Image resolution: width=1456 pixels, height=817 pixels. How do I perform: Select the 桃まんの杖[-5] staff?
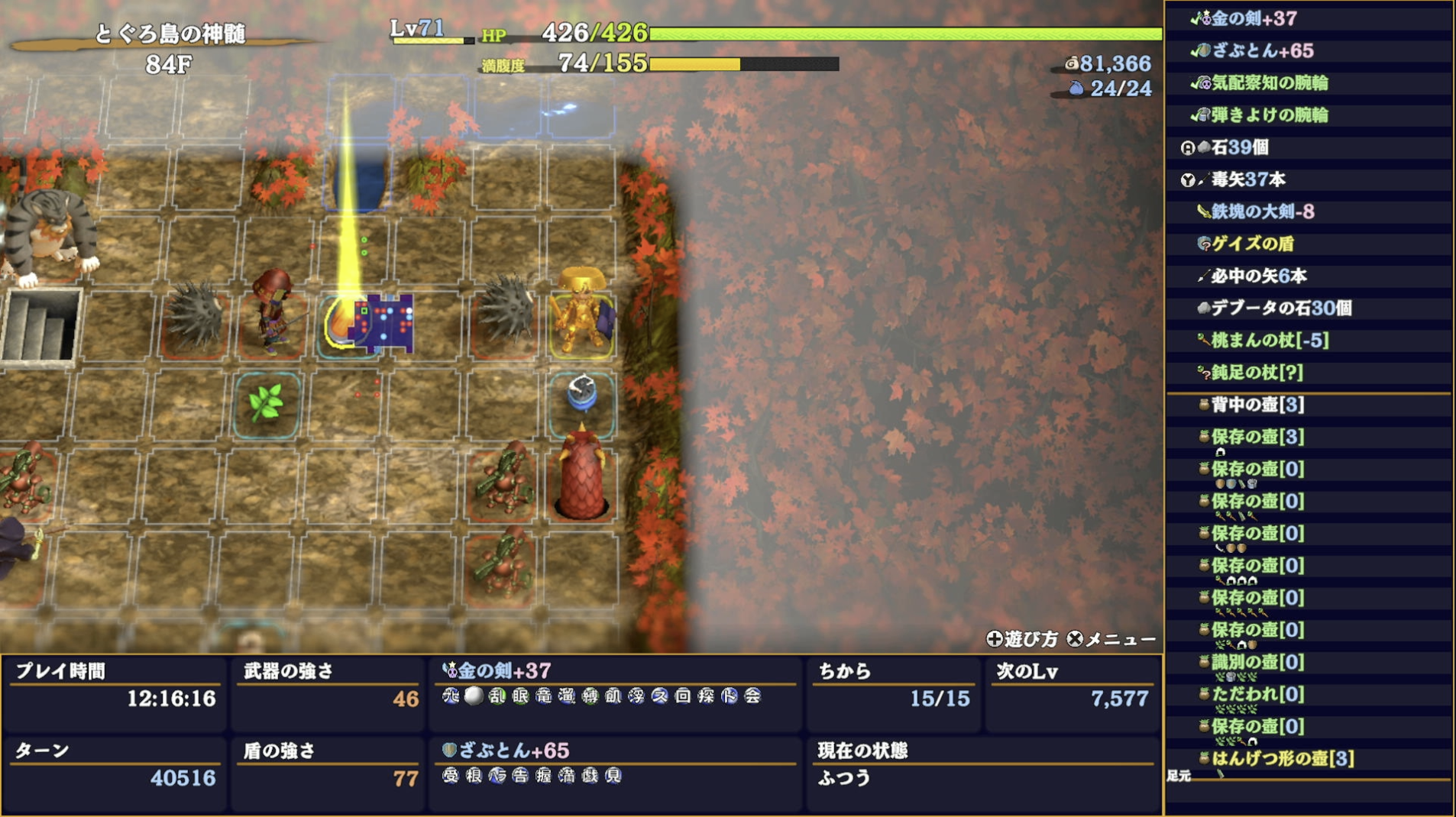coord(1269,340)
